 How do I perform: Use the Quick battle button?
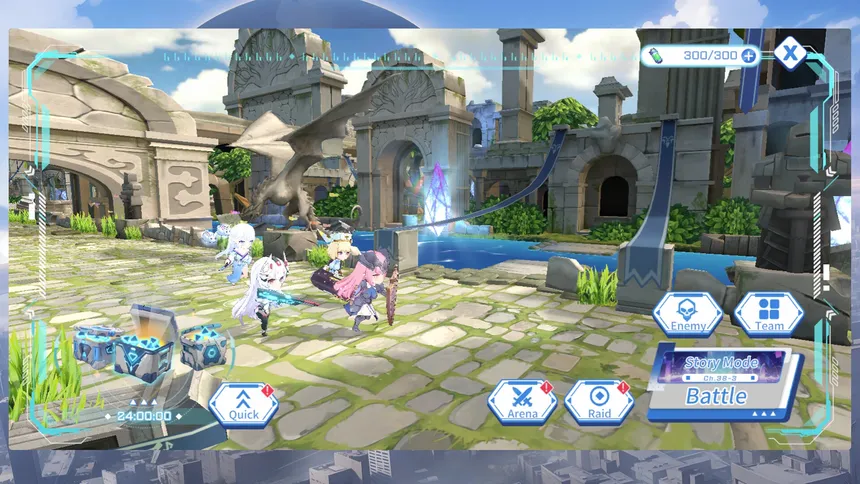(x=243, y=404)
